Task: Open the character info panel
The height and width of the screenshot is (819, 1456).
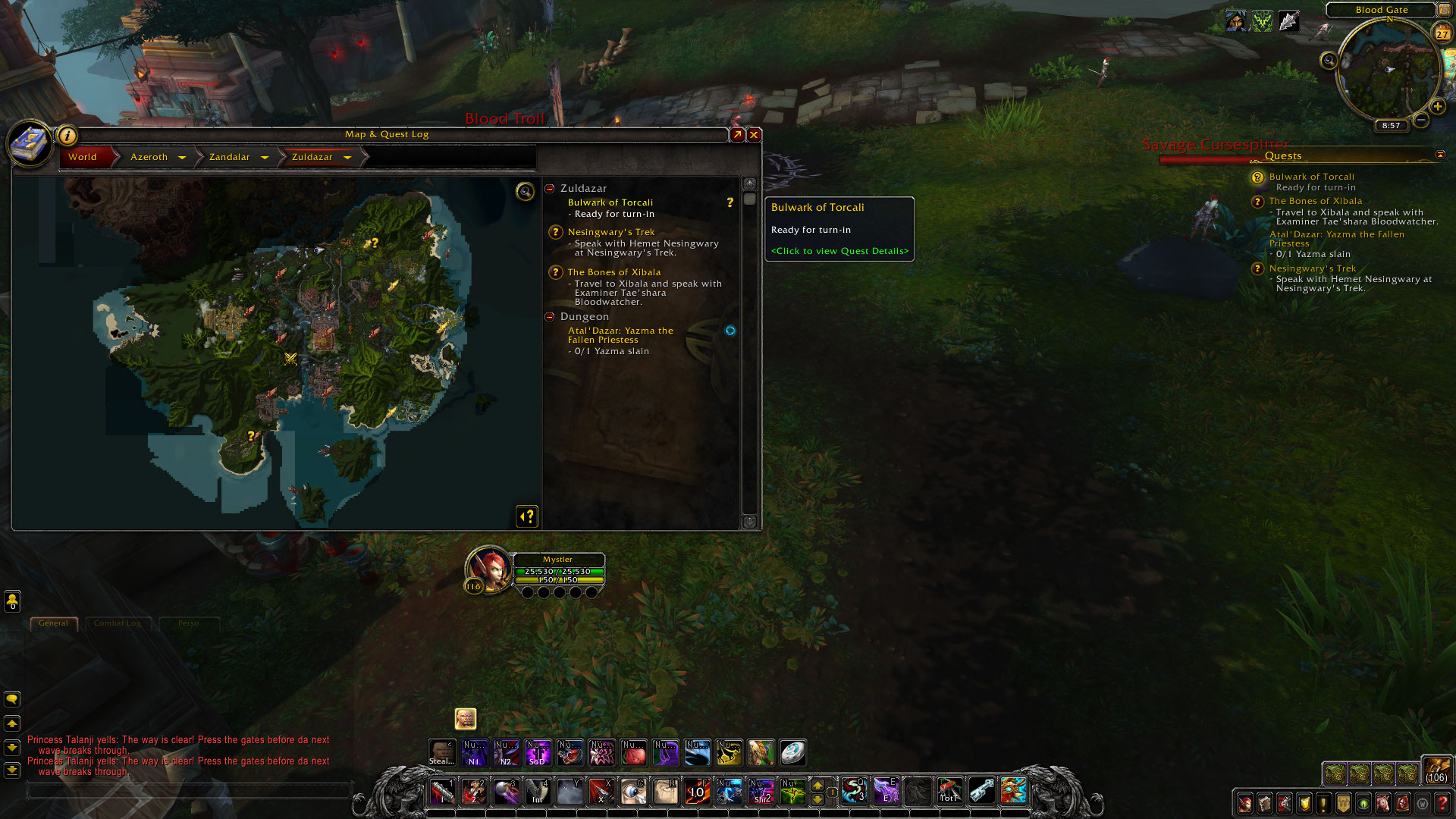Action: [x=1244, y=804]
